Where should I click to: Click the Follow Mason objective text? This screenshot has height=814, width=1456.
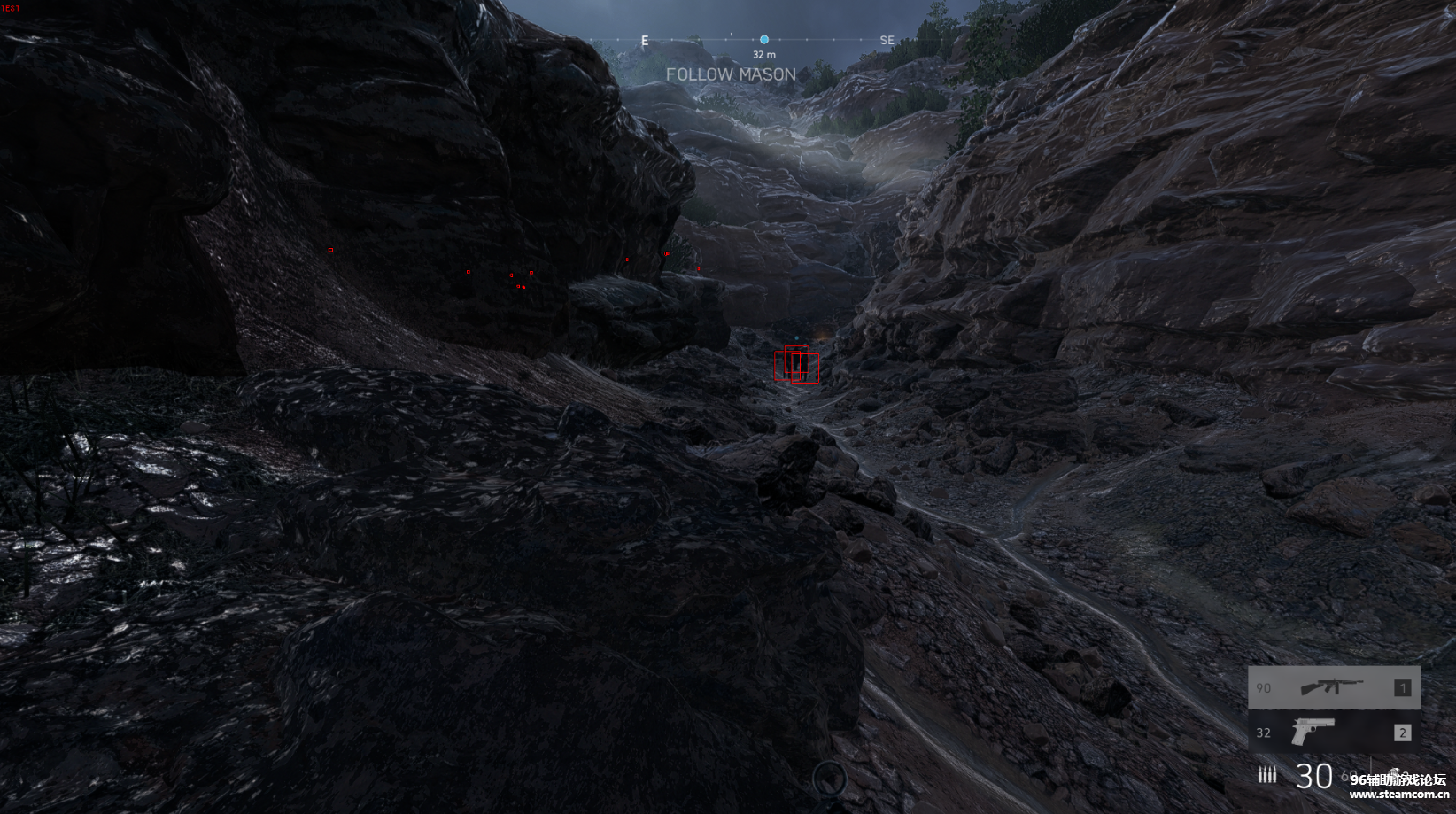point(731,75)
